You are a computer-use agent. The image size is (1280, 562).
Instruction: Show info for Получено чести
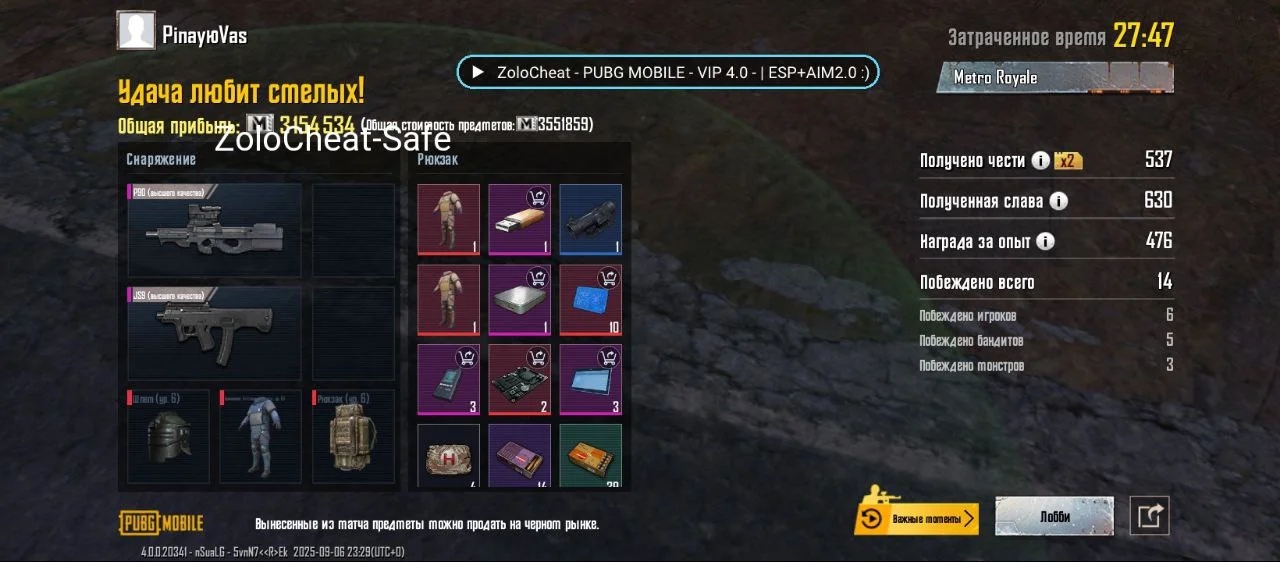pyautogui.click(x=1040, y=161)
